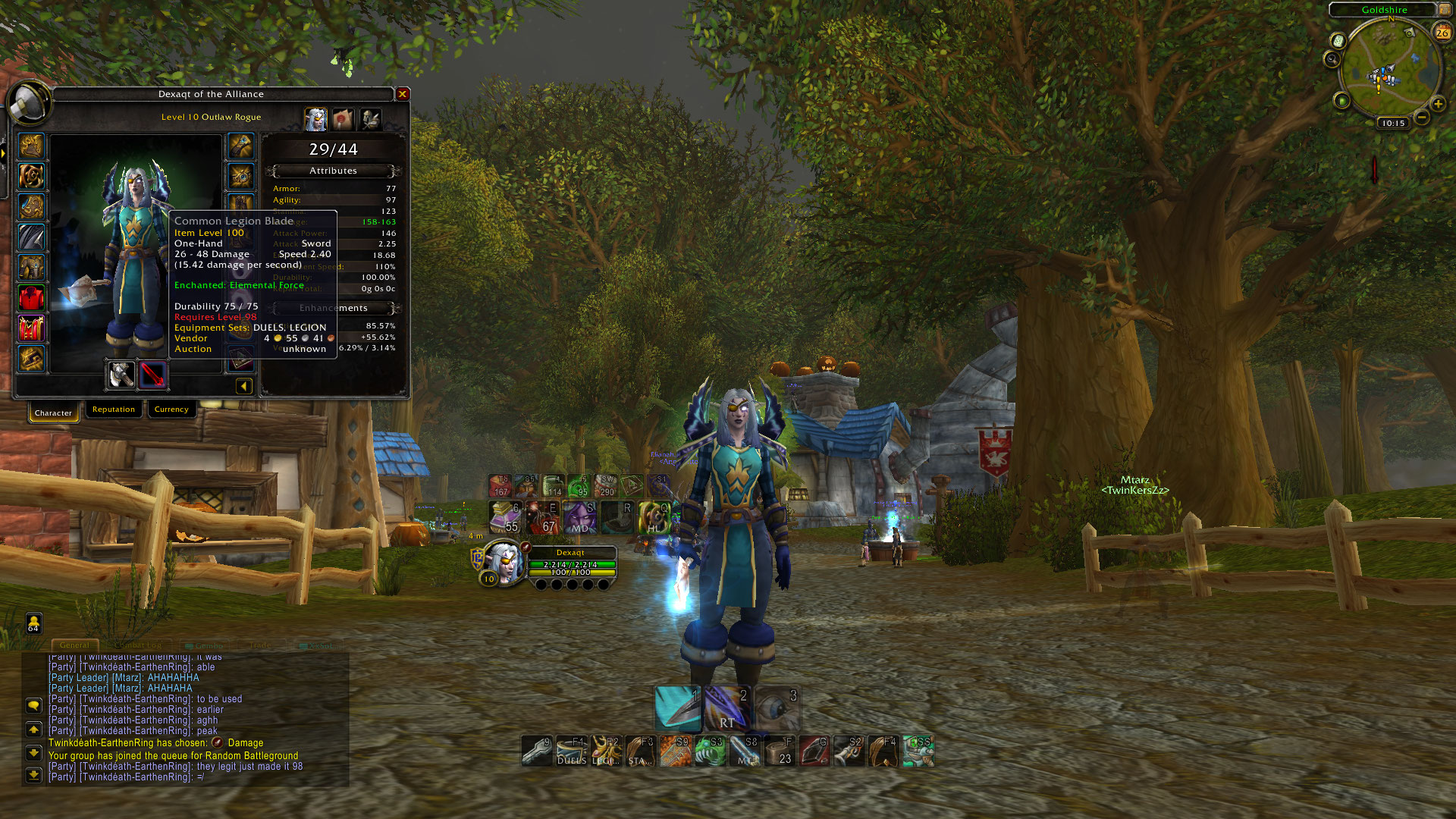The height and width of the screenshot is (819, 1456).
Task: Open the chat speech bubble menu button
Action: (33, 705)
